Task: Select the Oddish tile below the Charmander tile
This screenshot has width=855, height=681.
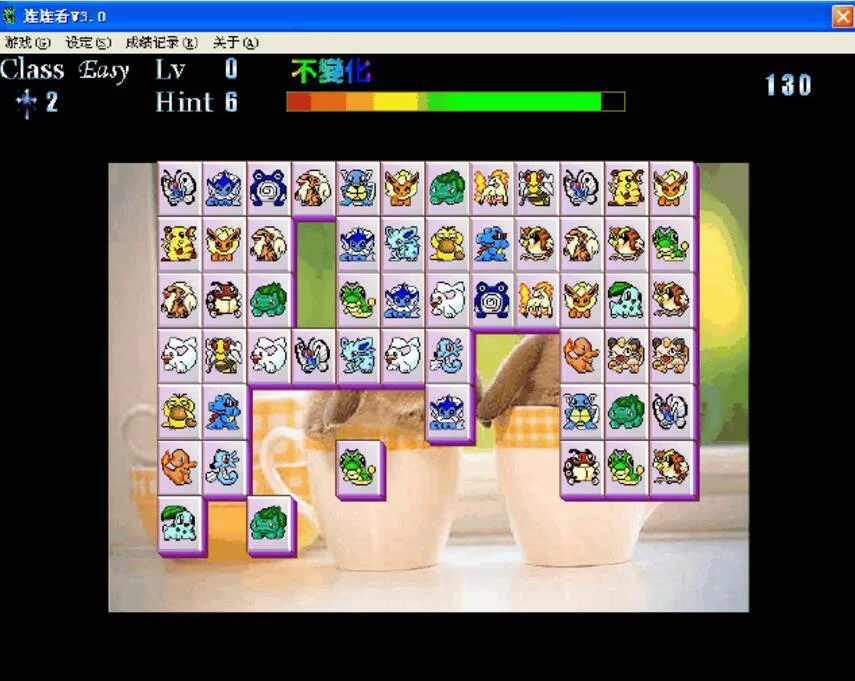Action: (x=180, y=521)
